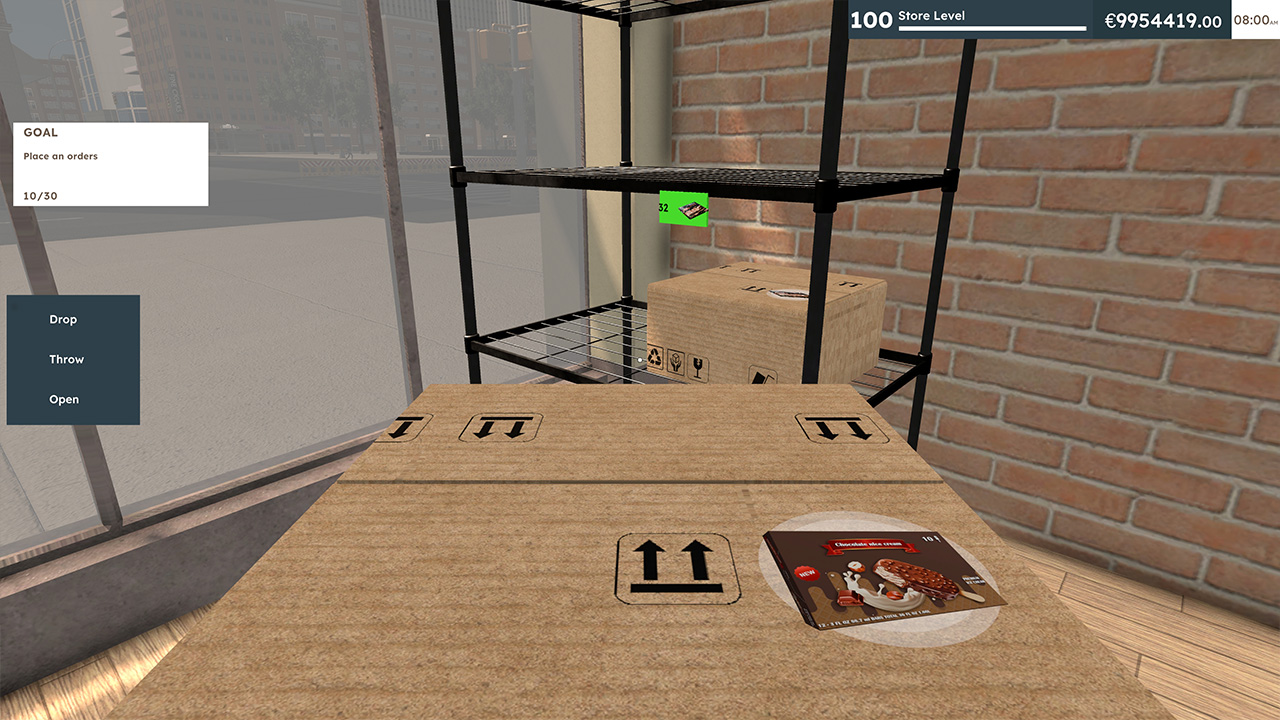
Task: Click the Place an orders goal text
Action: 61,156
